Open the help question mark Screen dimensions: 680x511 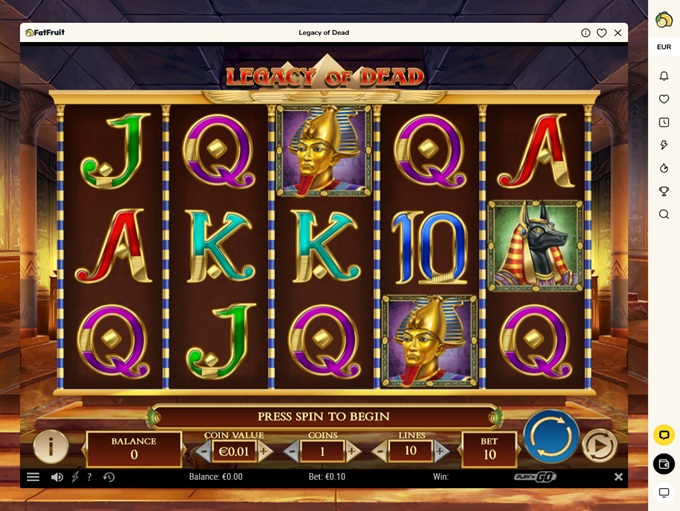pos(89,477)
